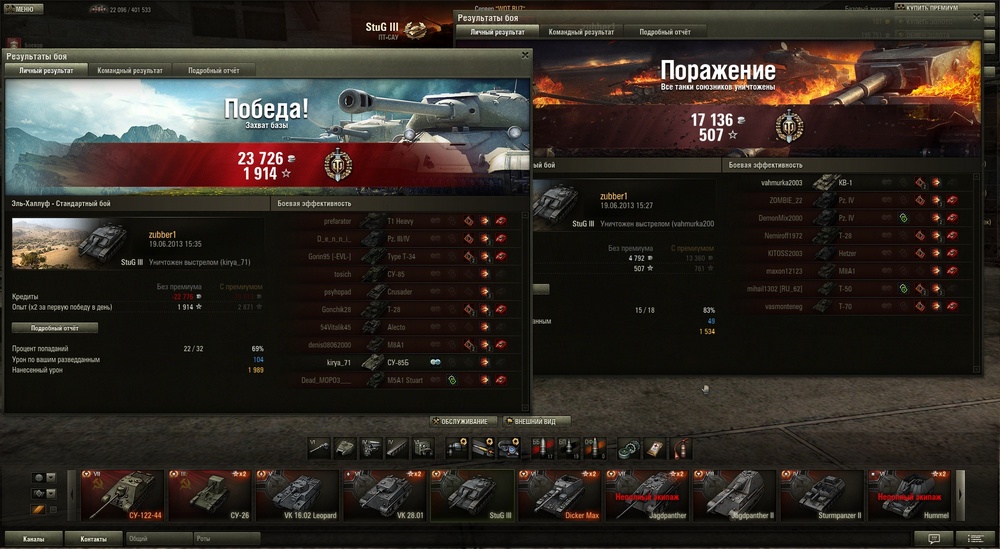This screenshot has height=549, width=1000.
Task: Open Подробный отчёт tab in victory window
Action: point(212,71)
